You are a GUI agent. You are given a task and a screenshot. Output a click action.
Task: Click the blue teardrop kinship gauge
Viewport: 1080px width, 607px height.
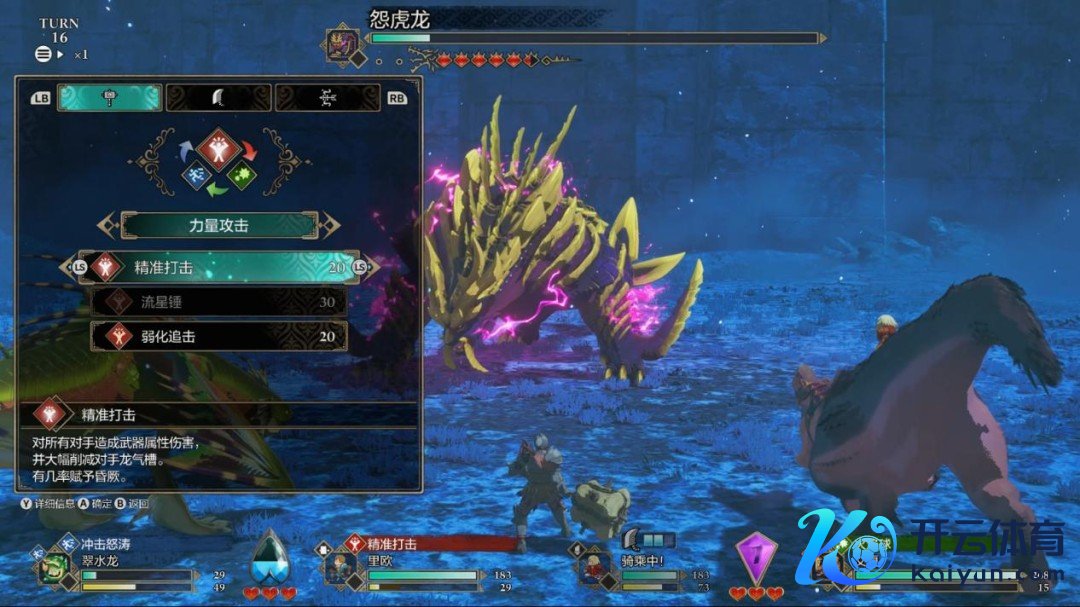tap(269, 556)
